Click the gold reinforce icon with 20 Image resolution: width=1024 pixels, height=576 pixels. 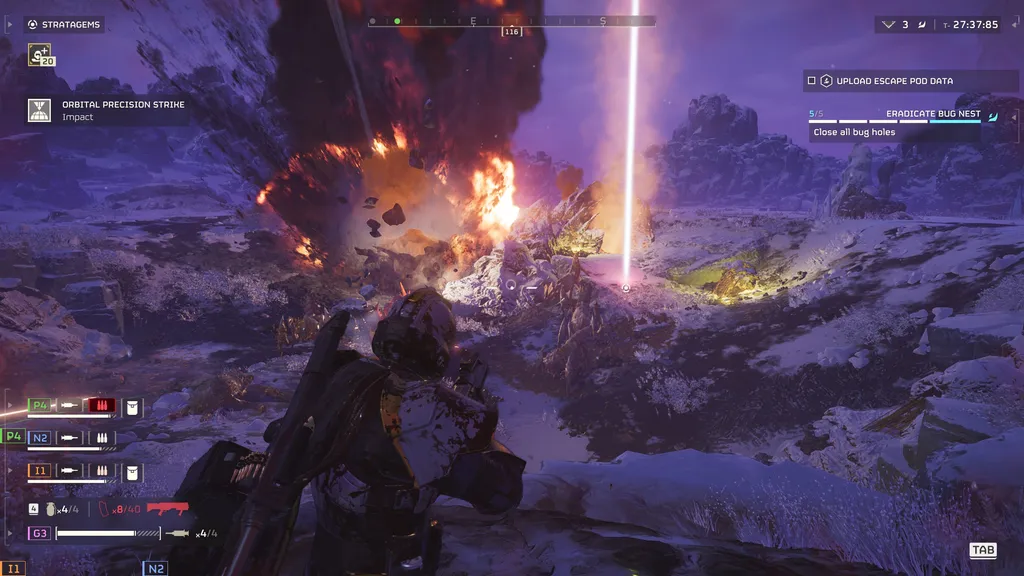pyautogui.click(x=41, y=56)
